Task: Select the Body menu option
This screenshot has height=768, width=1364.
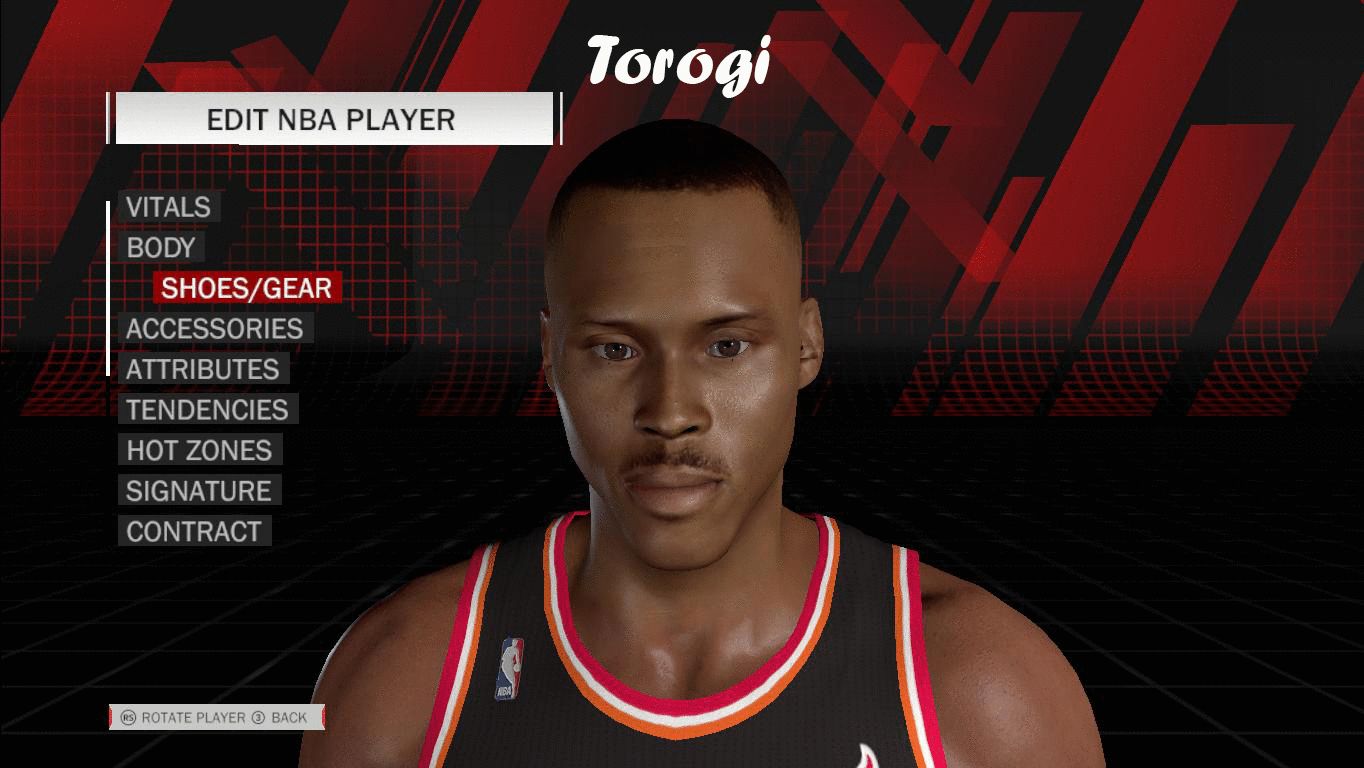Action: (x=160, y=248)
